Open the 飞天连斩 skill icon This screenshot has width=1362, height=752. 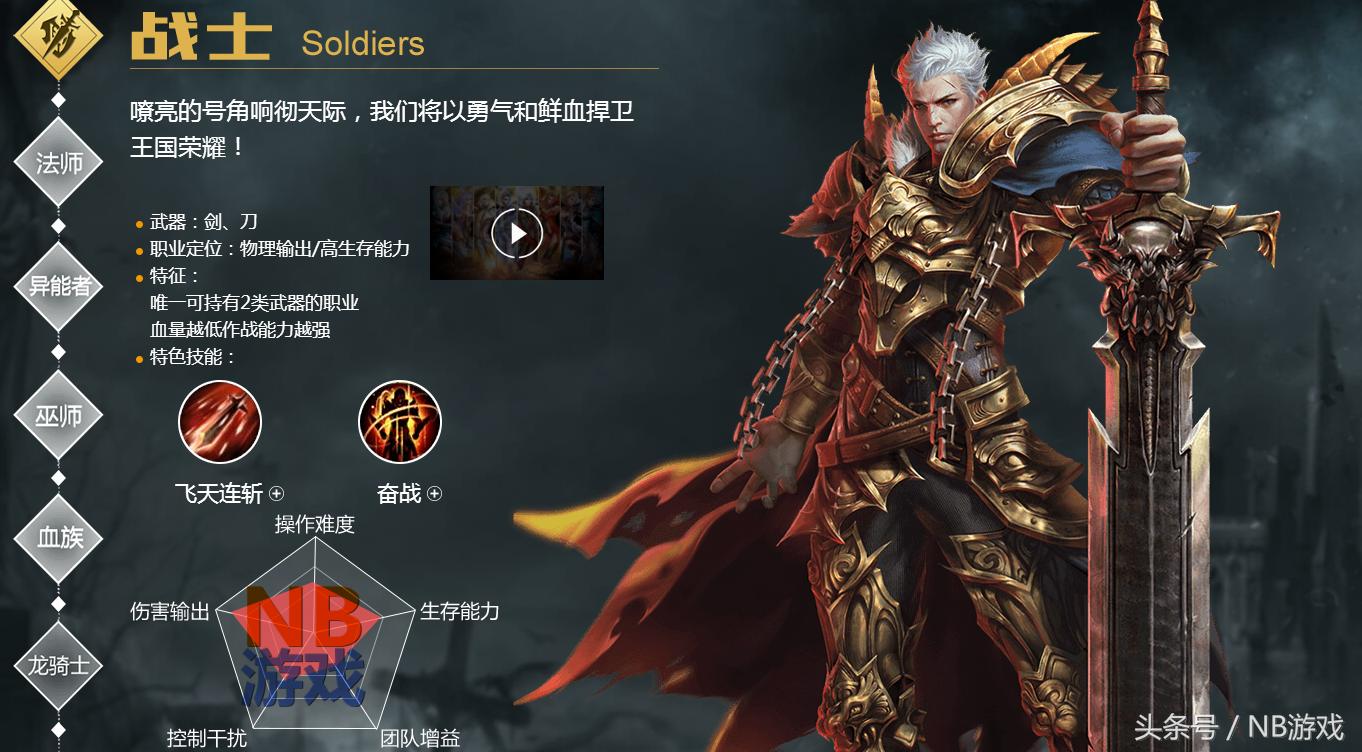click(219, 422)
